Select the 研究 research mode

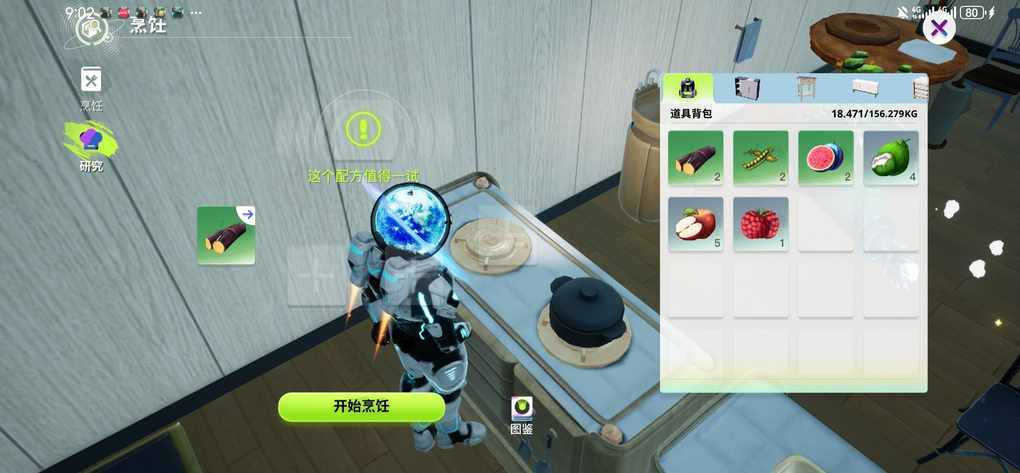click(91, 144)
